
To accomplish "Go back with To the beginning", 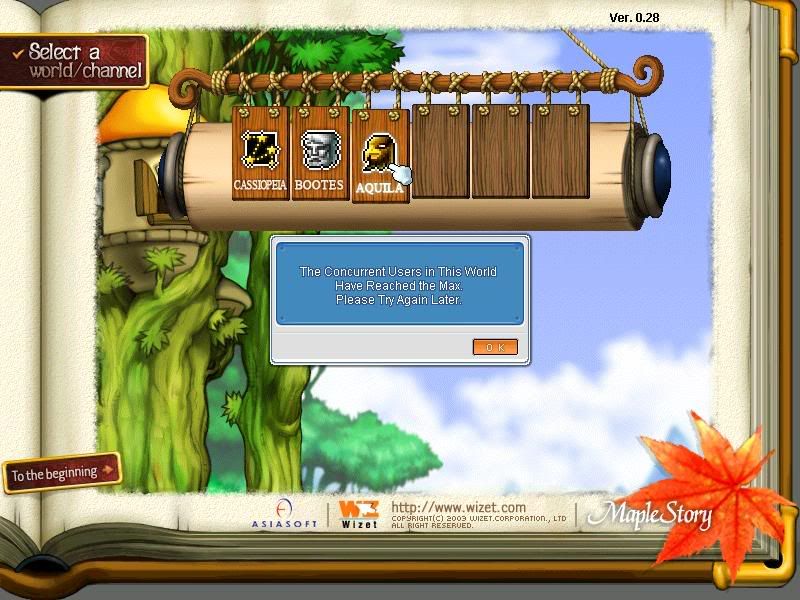I will (x=62, y=472).
